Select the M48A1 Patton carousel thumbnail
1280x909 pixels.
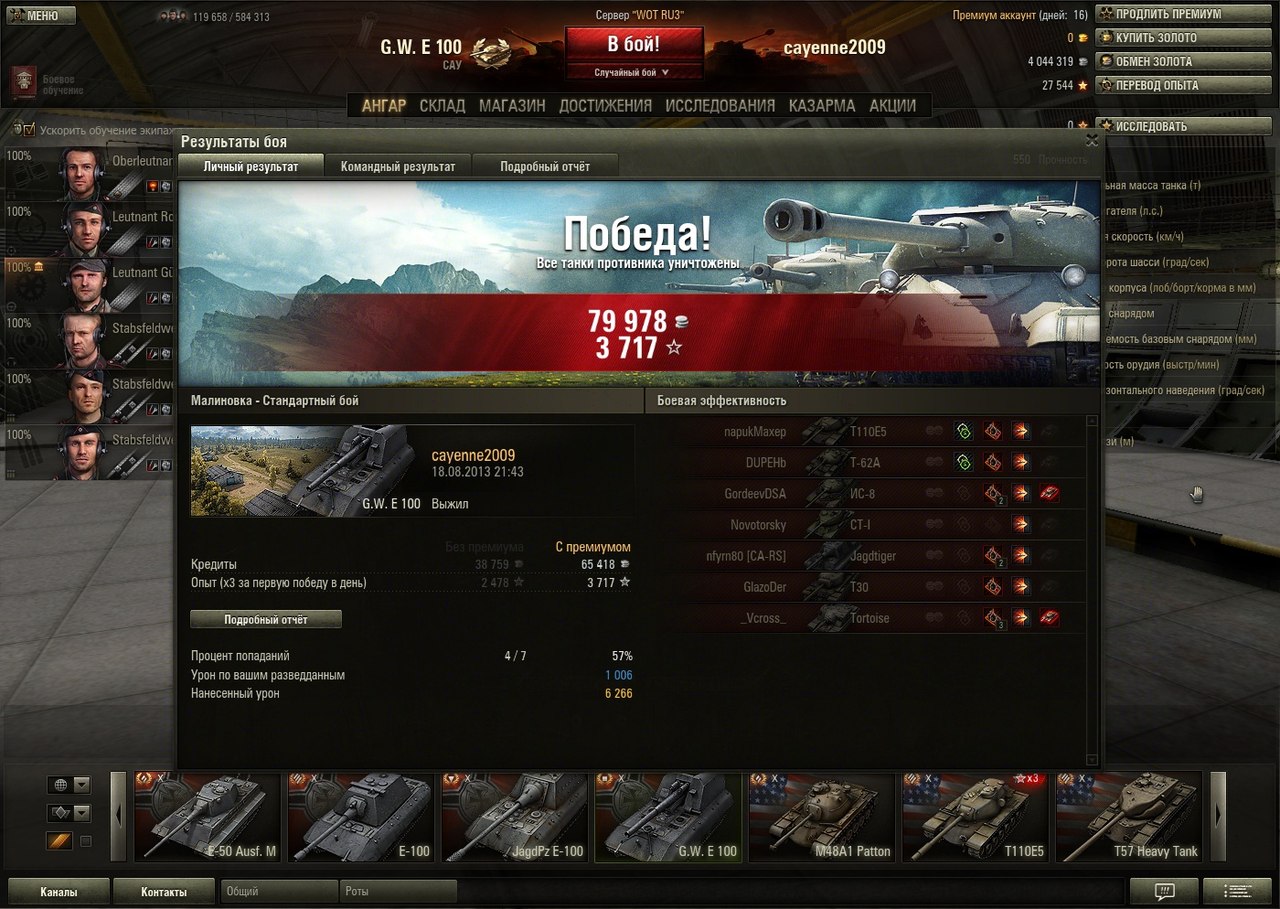(821, 816)
